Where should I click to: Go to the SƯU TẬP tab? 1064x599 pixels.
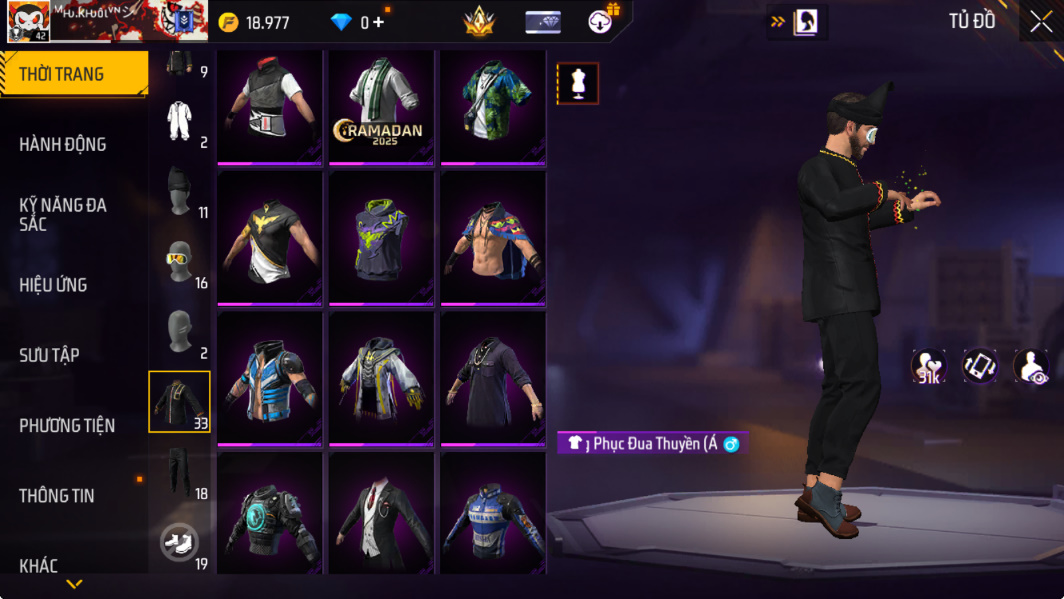tap(49, 355)
